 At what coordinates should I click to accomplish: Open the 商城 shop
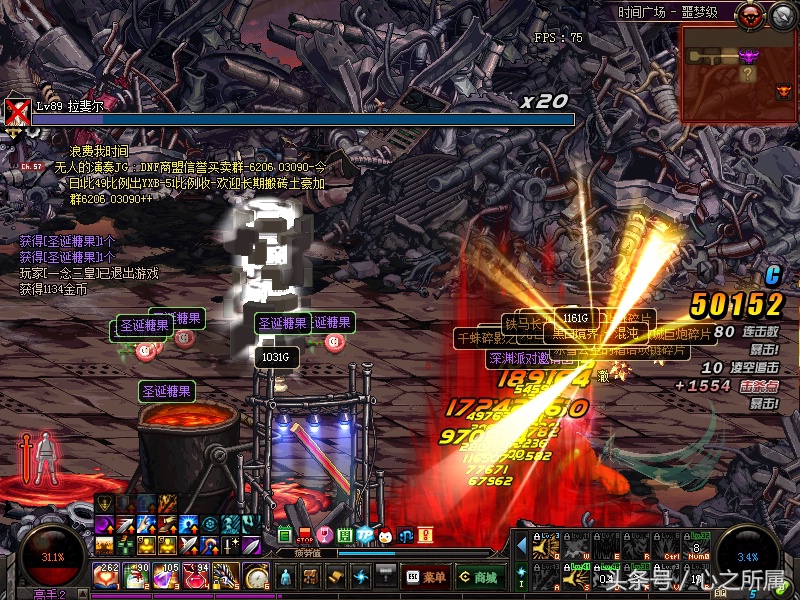click(x=480, y=577)
